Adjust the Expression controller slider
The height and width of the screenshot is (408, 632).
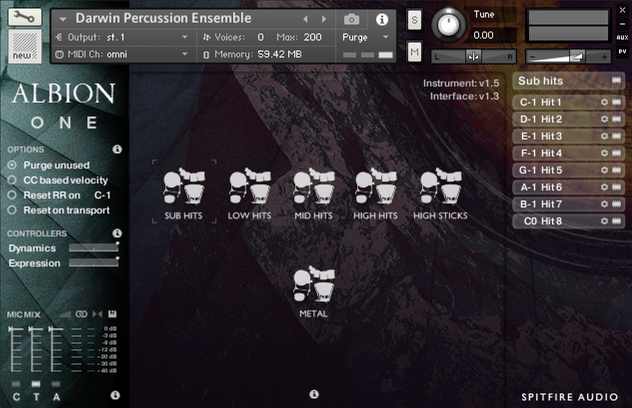(93, 263)
